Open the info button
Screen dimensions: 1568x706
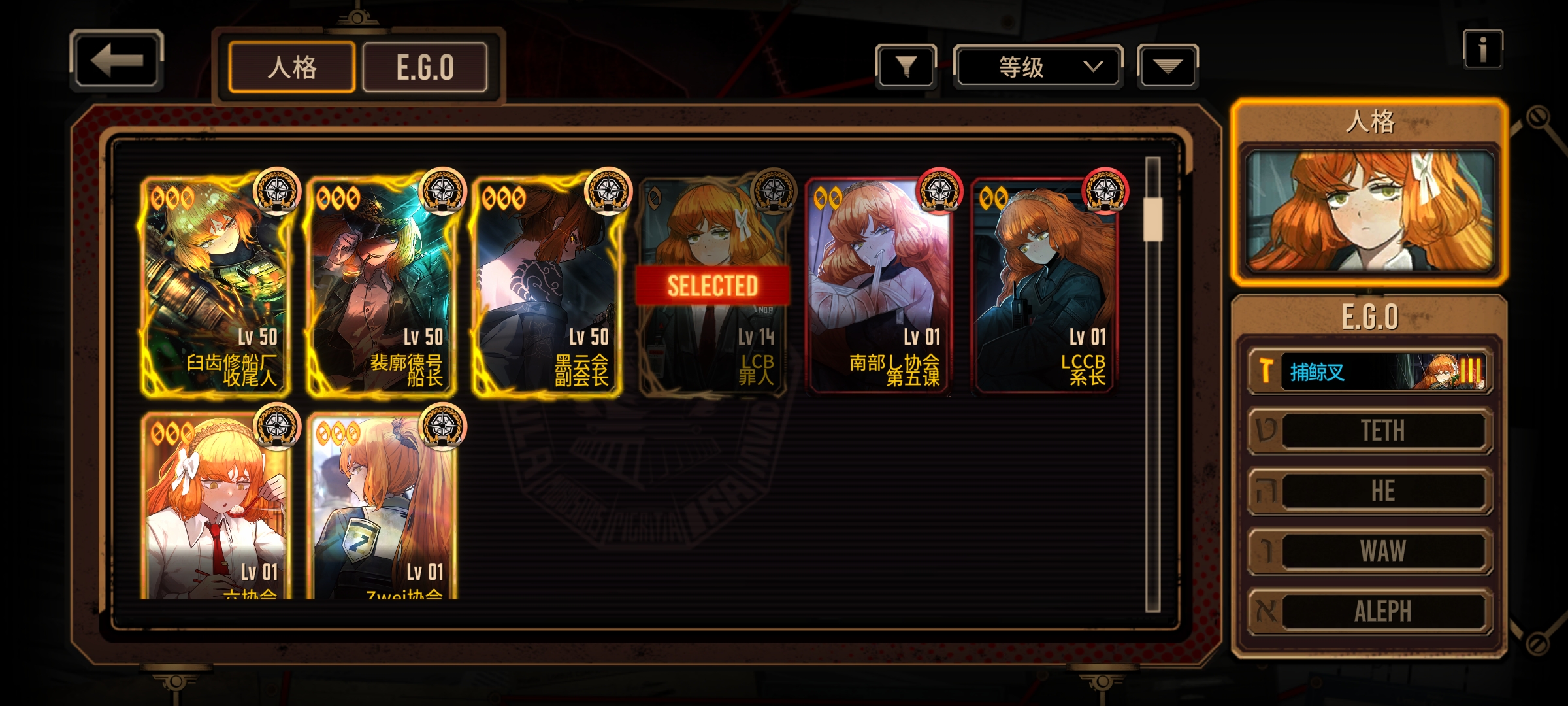pos(1482,49)
